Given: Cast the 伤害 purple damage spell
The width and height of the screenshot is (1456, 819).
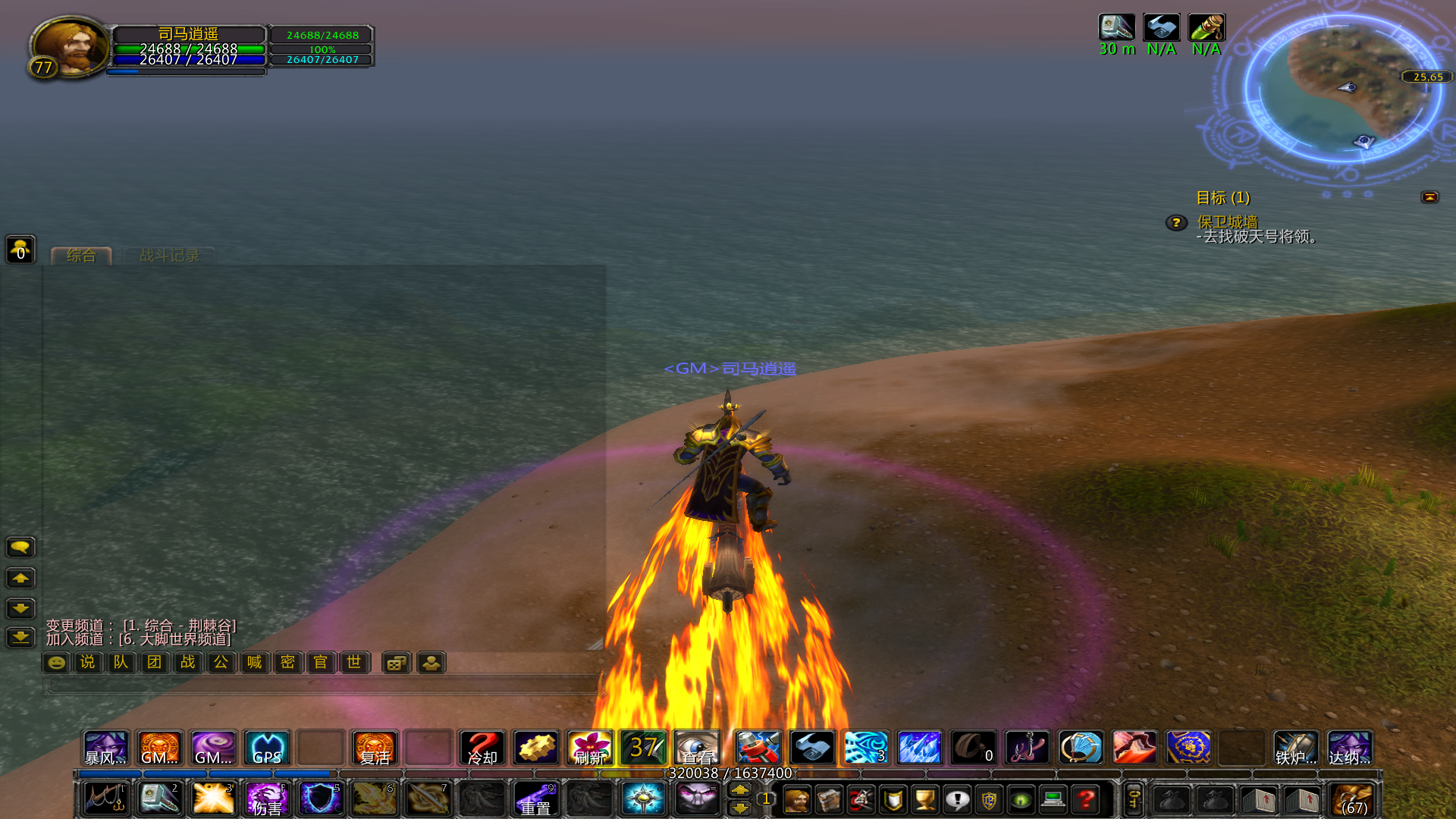Looking at the screenshot, I should 267,799.
